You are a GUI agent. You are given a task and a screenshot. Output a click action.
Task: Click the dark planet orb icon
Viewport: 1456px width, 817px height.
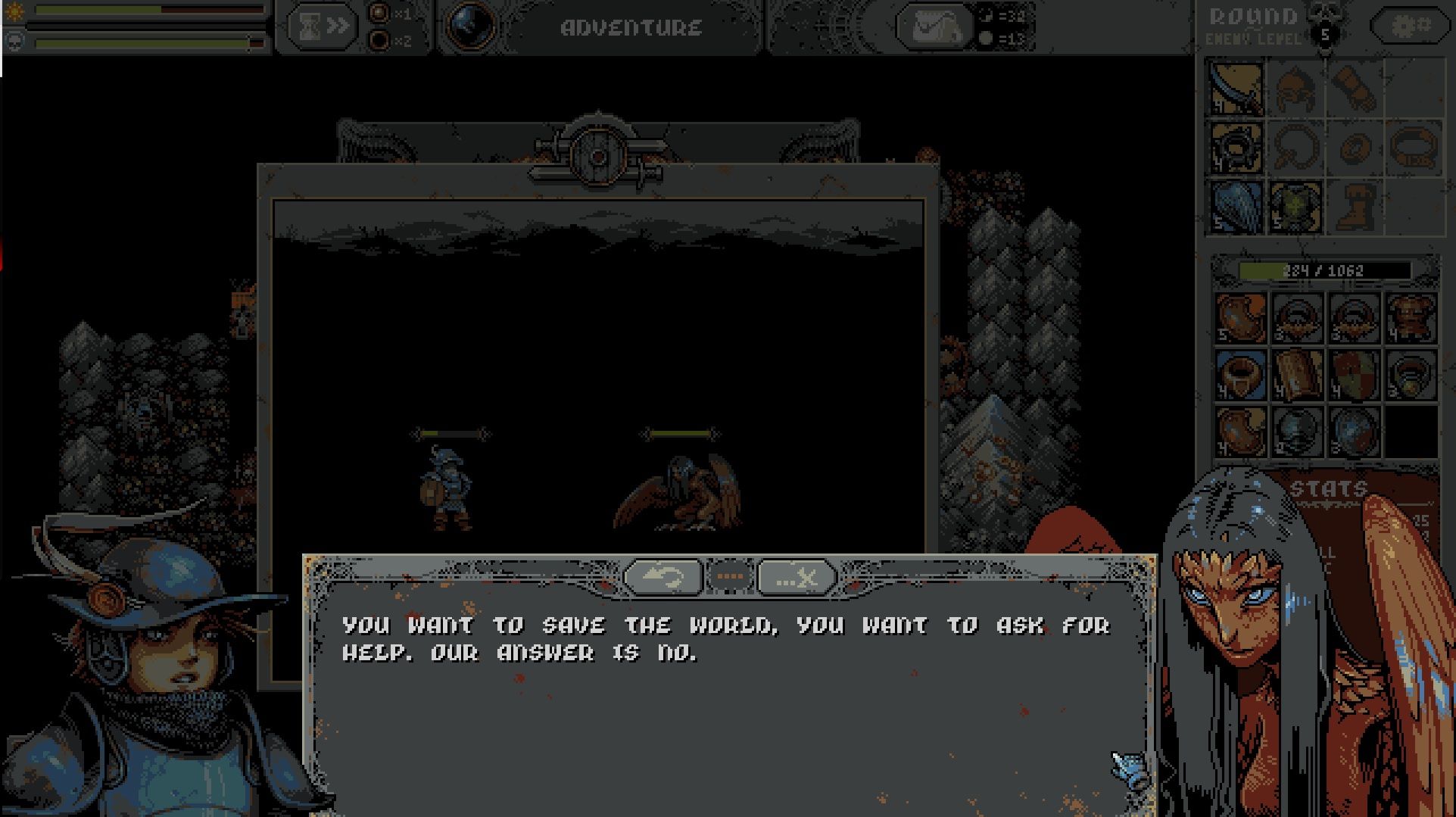(471, 27)
